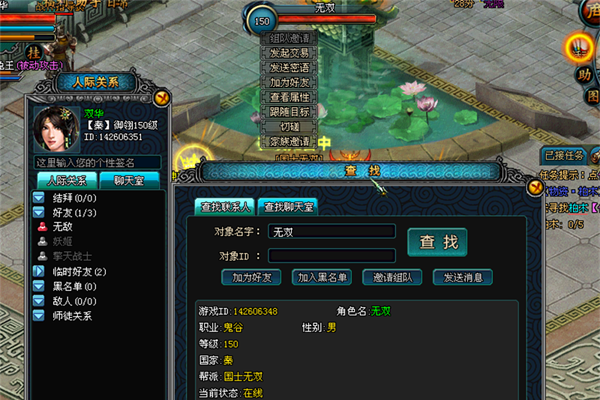Switch to the 查找聊天室 tab
The height and width of the screenshot is (400, 600).
[x=287, y=207]
